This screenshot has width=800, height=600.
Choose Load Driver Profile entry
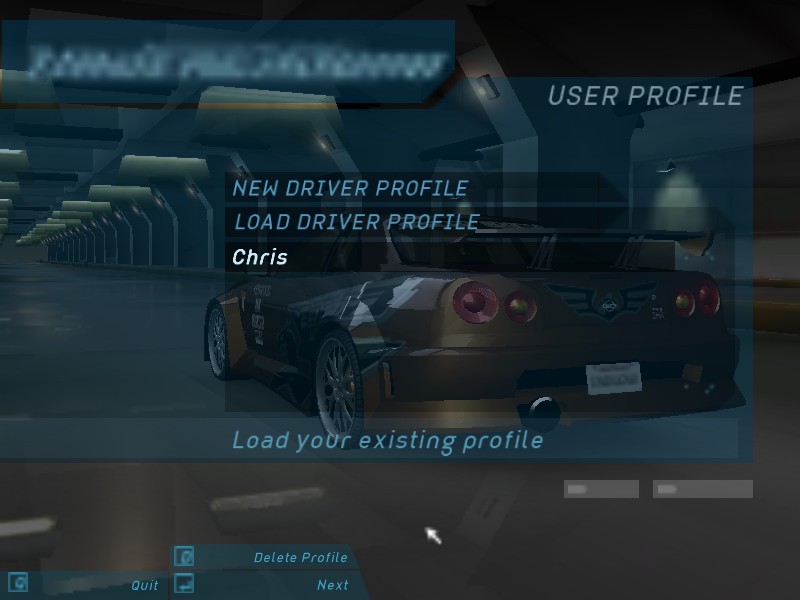(356, 222)
